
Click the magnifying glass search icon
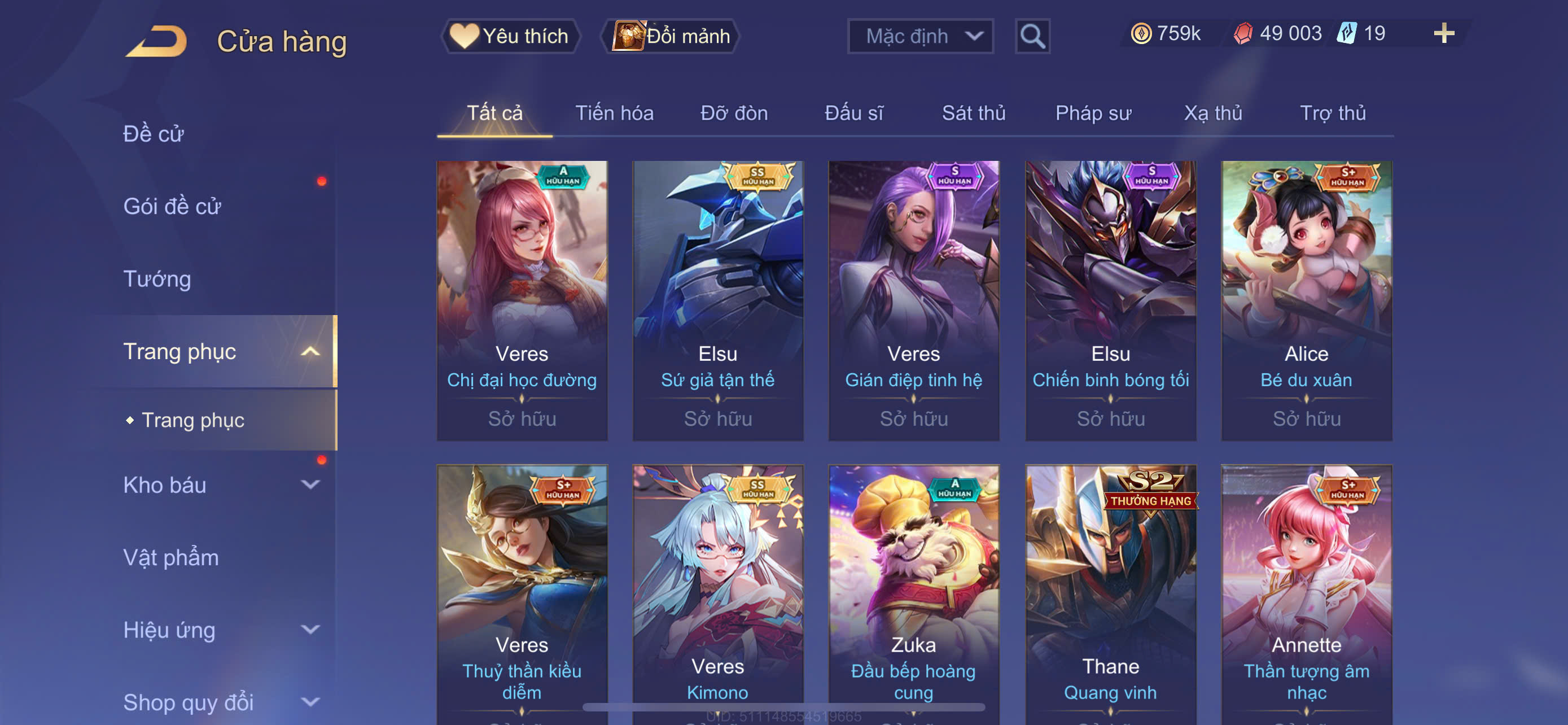(x=1032, y=36)
